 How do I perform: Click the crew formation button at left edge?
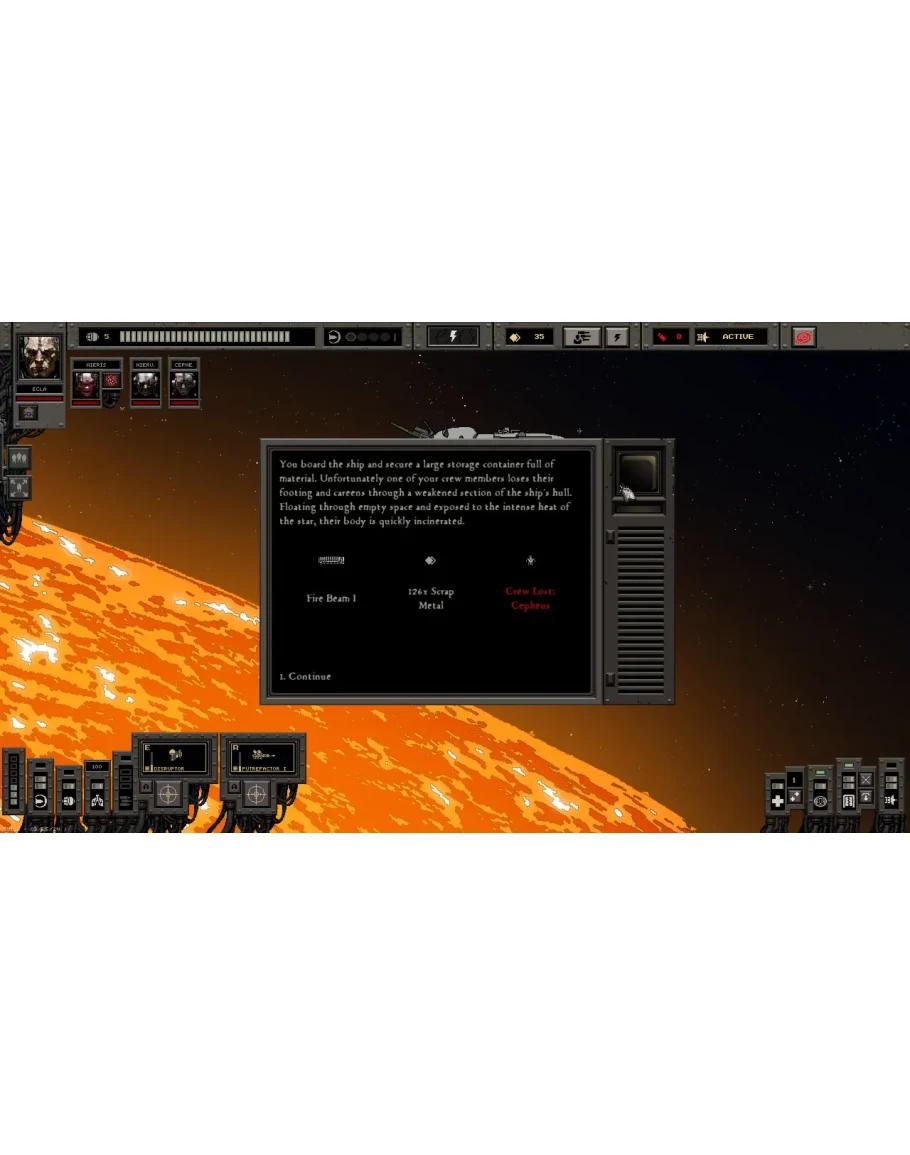click(x=19, y=458)
